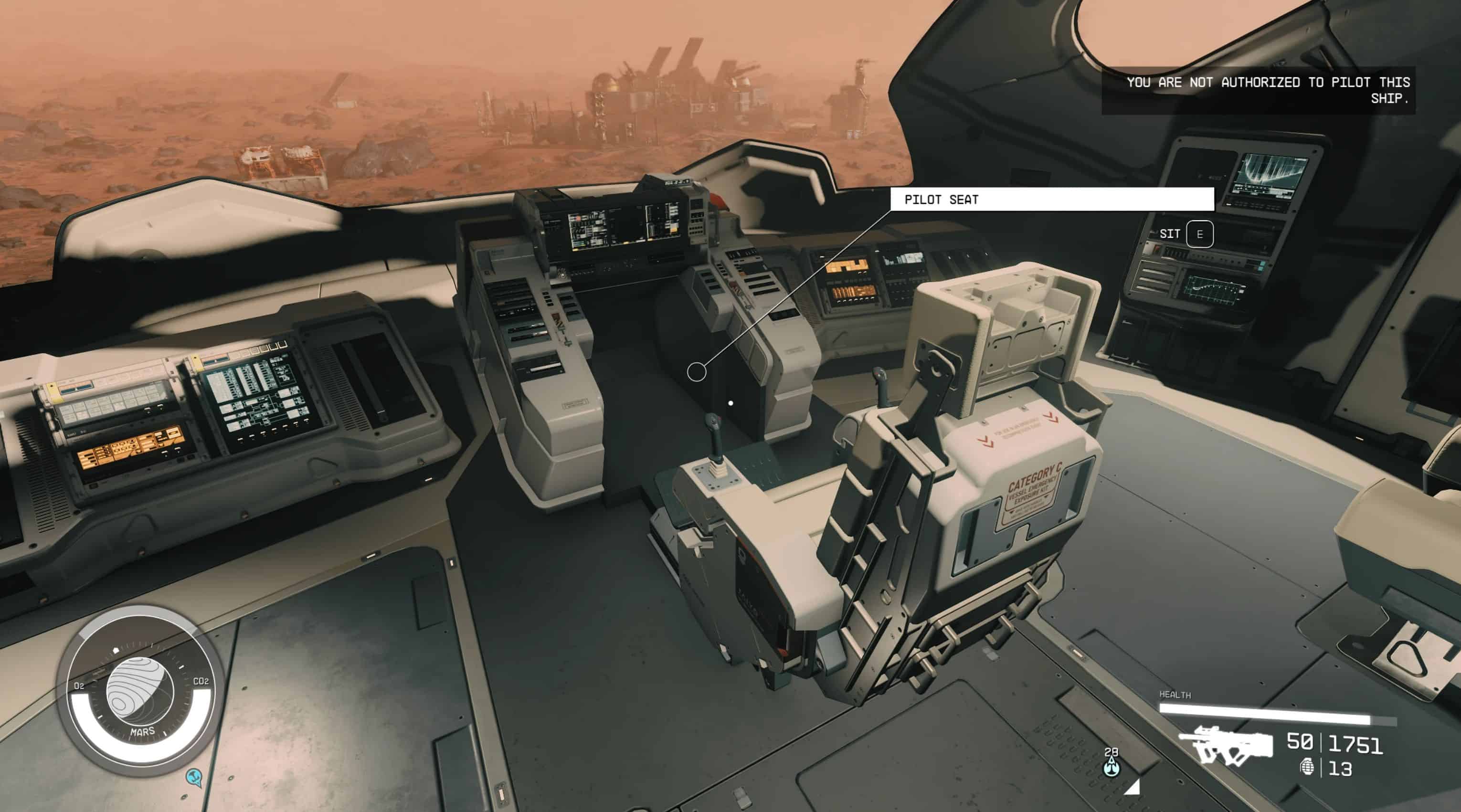
Task: Click the Pilot Seat label banner
Action: (x=1051, y=199)
